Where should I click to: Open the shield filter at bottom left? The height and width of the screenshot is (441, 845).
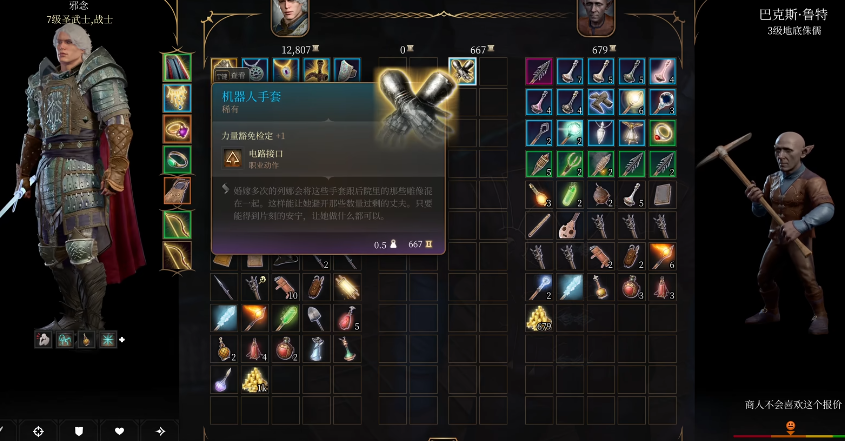(x=79, y=431)
